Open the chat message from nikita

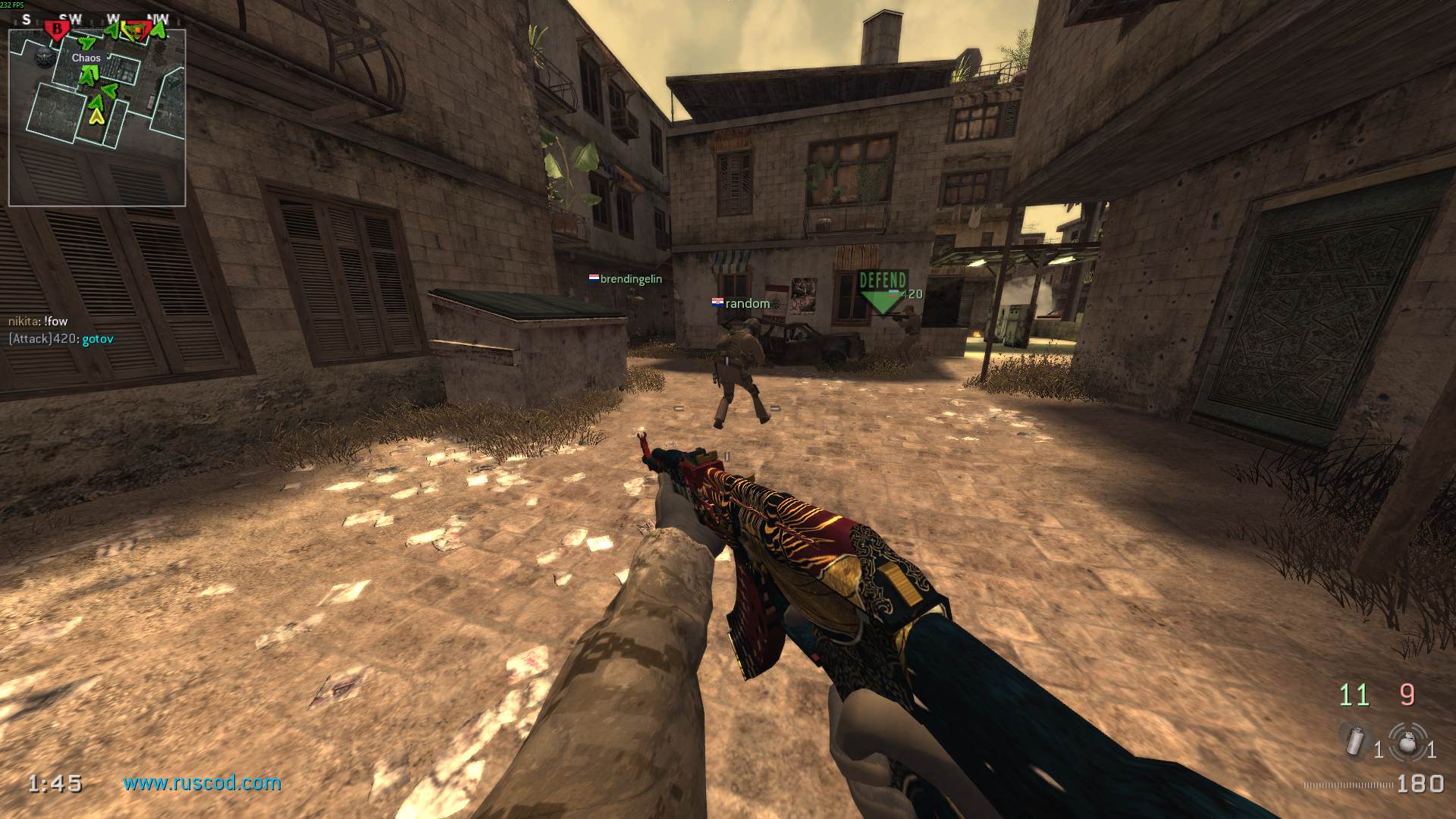(36, 322)
